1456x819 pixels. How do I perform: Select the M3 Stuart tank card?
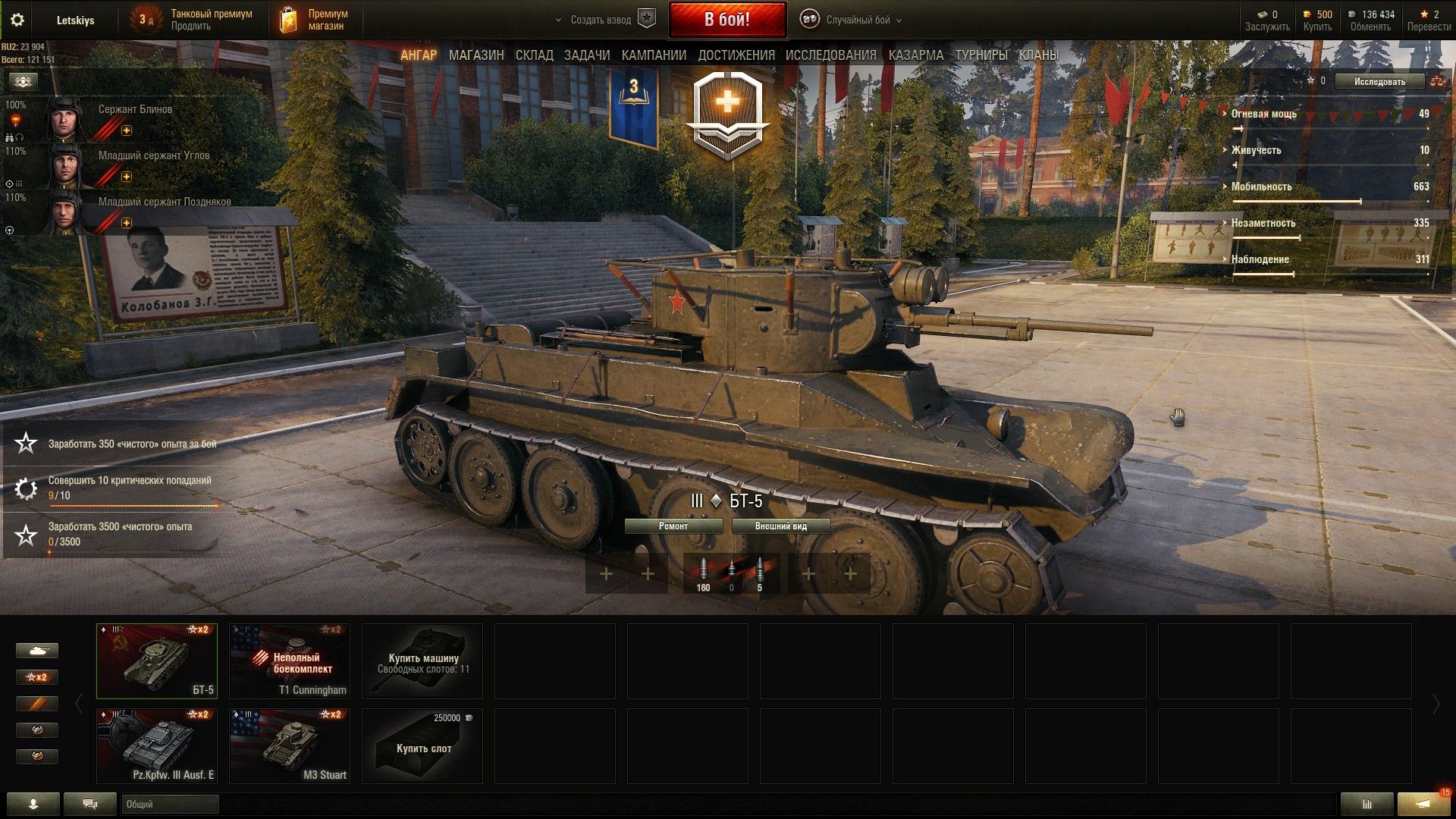(290, 745)
